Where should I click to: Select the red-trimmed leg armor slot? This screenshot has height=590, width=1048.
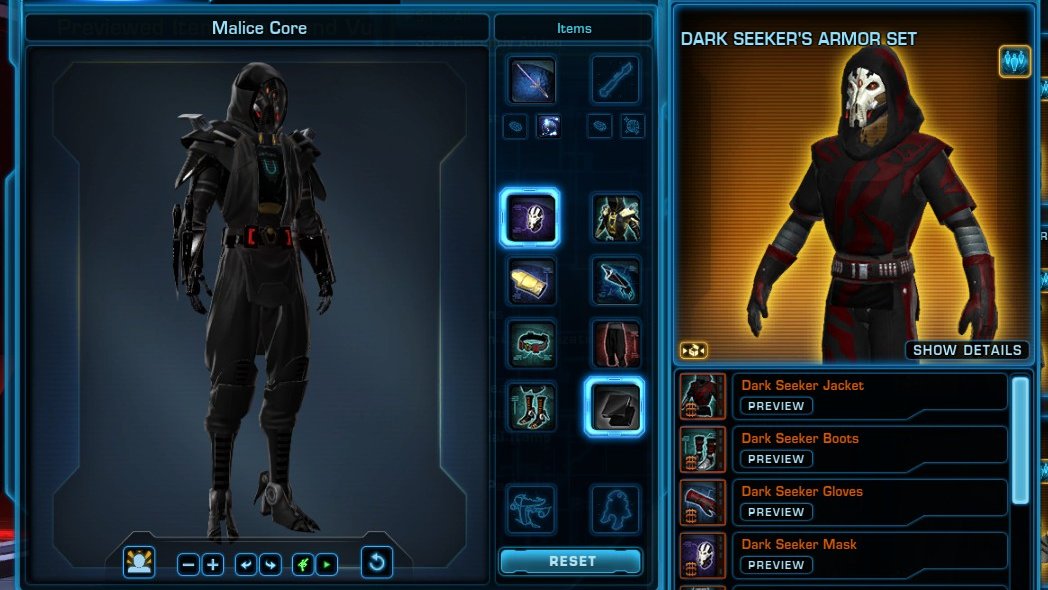[615, 344]
